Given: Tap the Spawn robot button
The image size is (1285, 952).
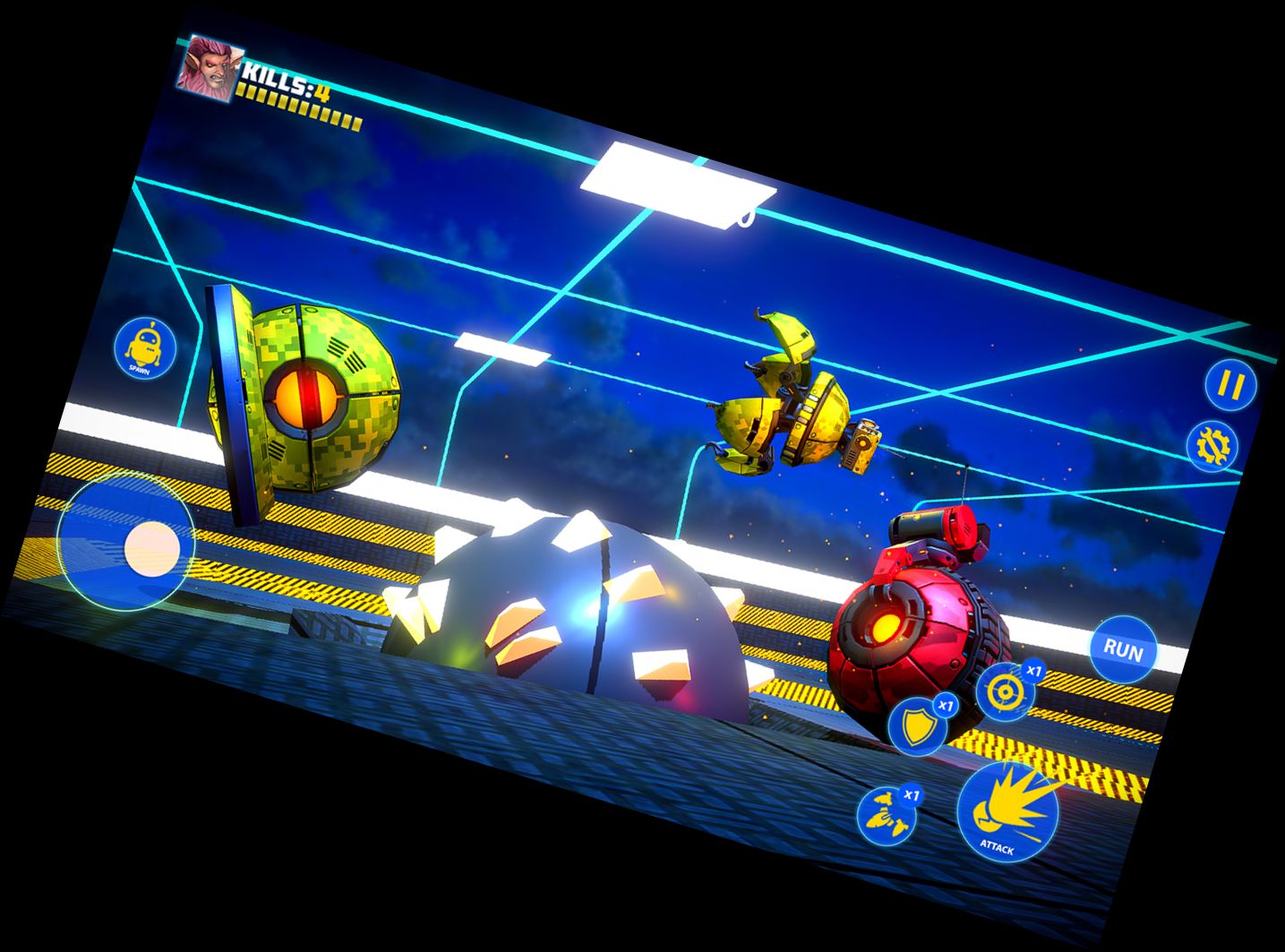Looking at the screenshot, I should (145, 347).
